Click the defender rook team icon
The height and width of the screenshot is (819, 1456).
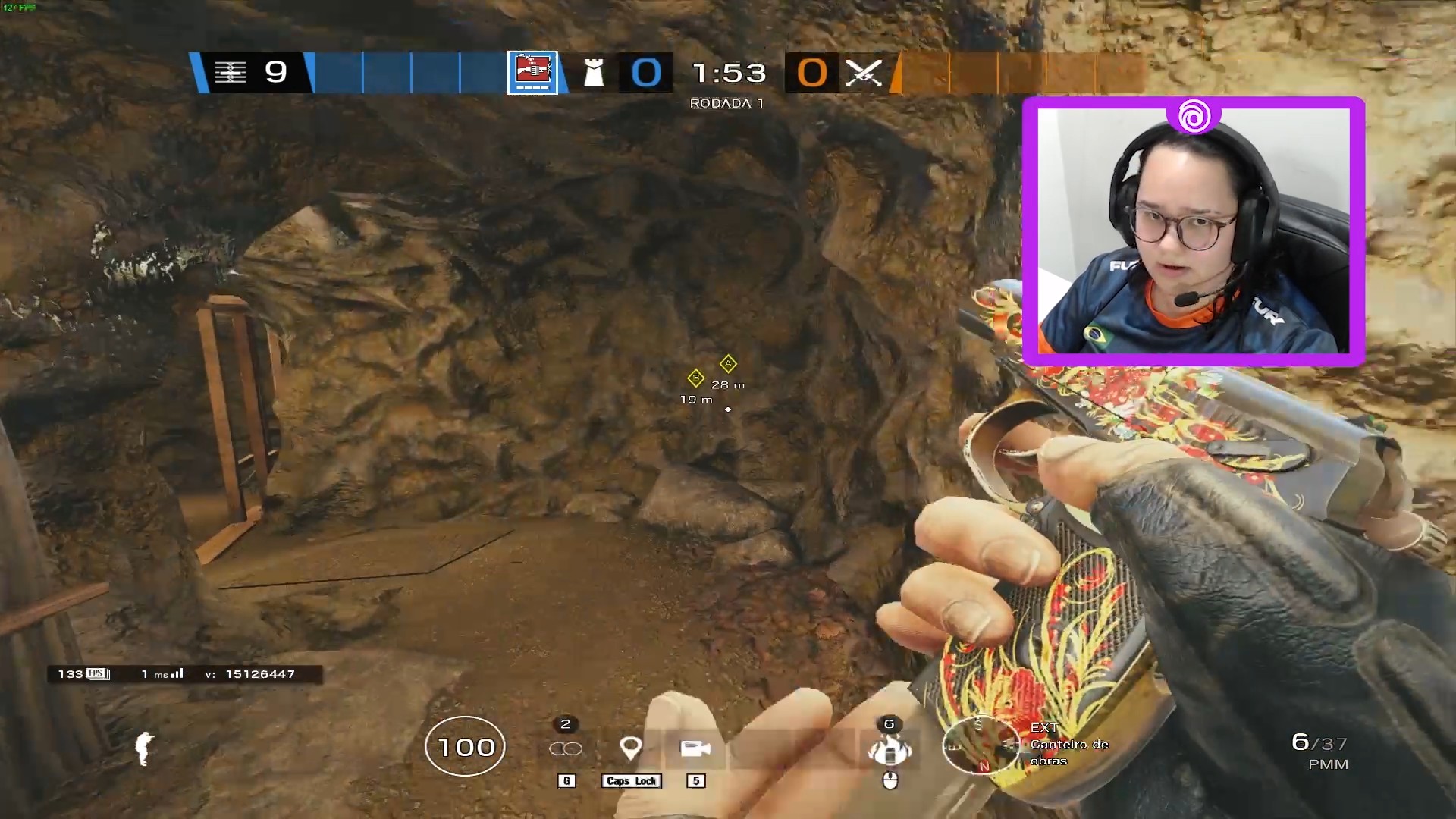point(594,74)
